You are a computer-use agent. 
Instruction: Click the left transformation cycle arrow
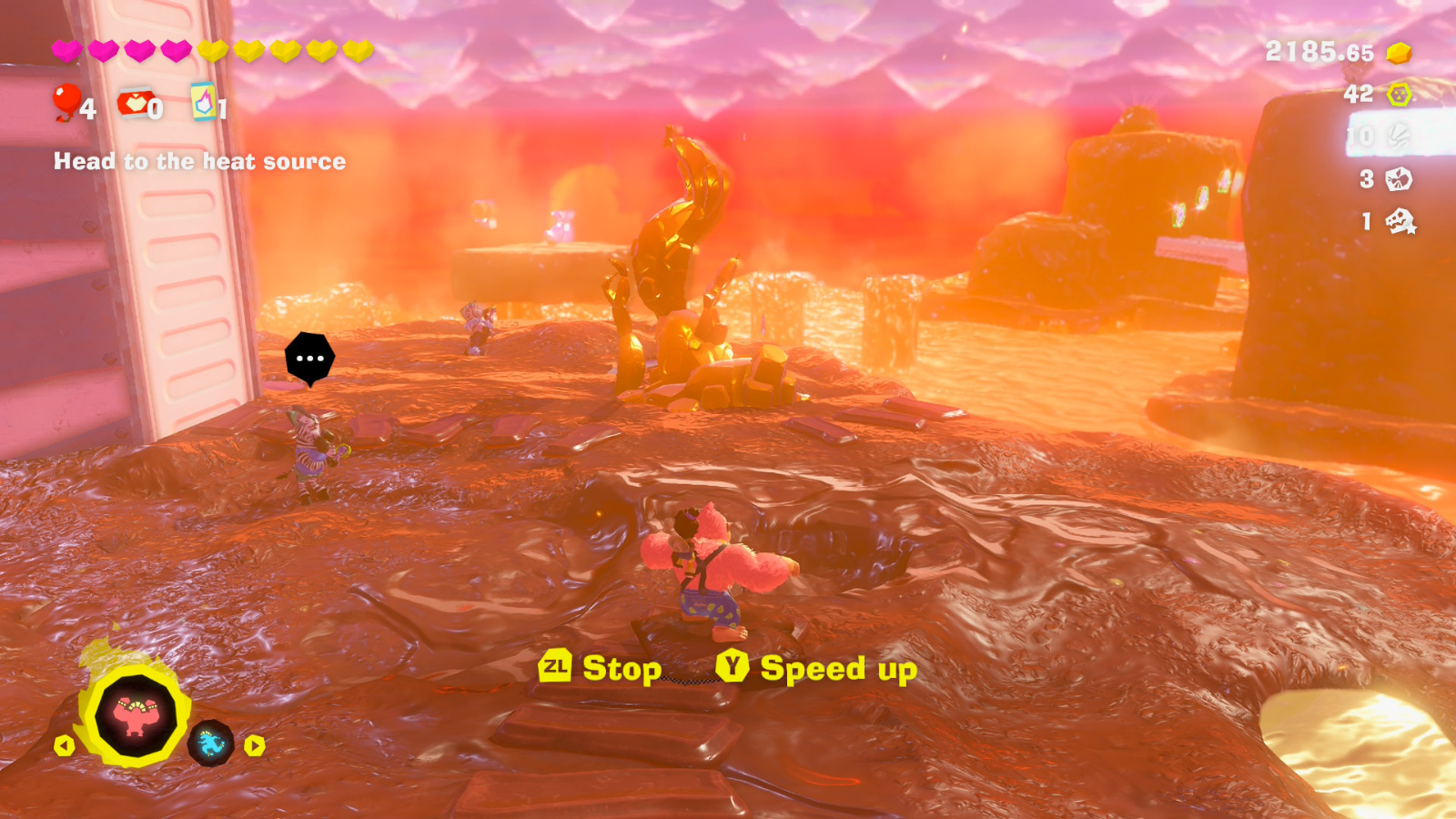point(64,746)
